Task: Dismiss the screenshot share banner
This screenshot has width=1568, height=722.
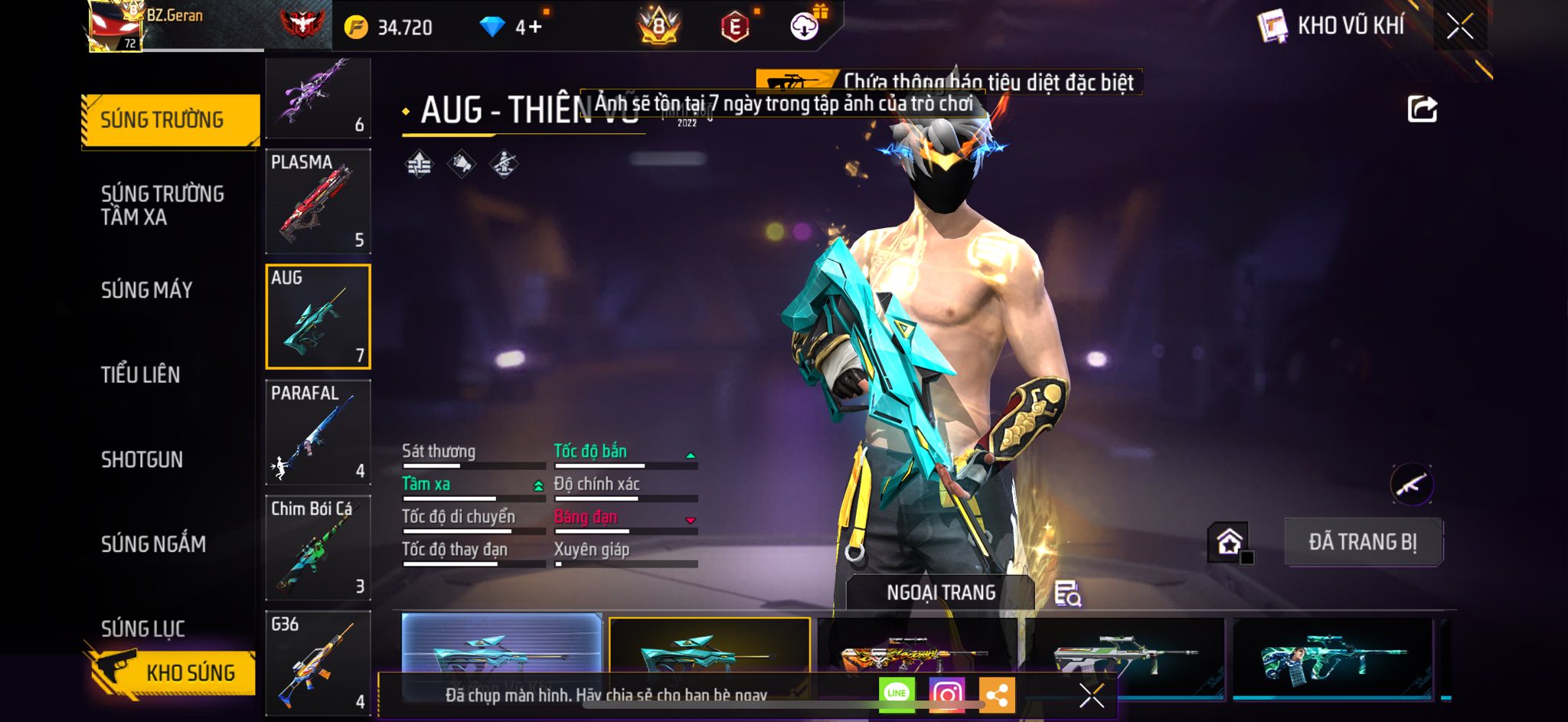Action: point(1091,695)
